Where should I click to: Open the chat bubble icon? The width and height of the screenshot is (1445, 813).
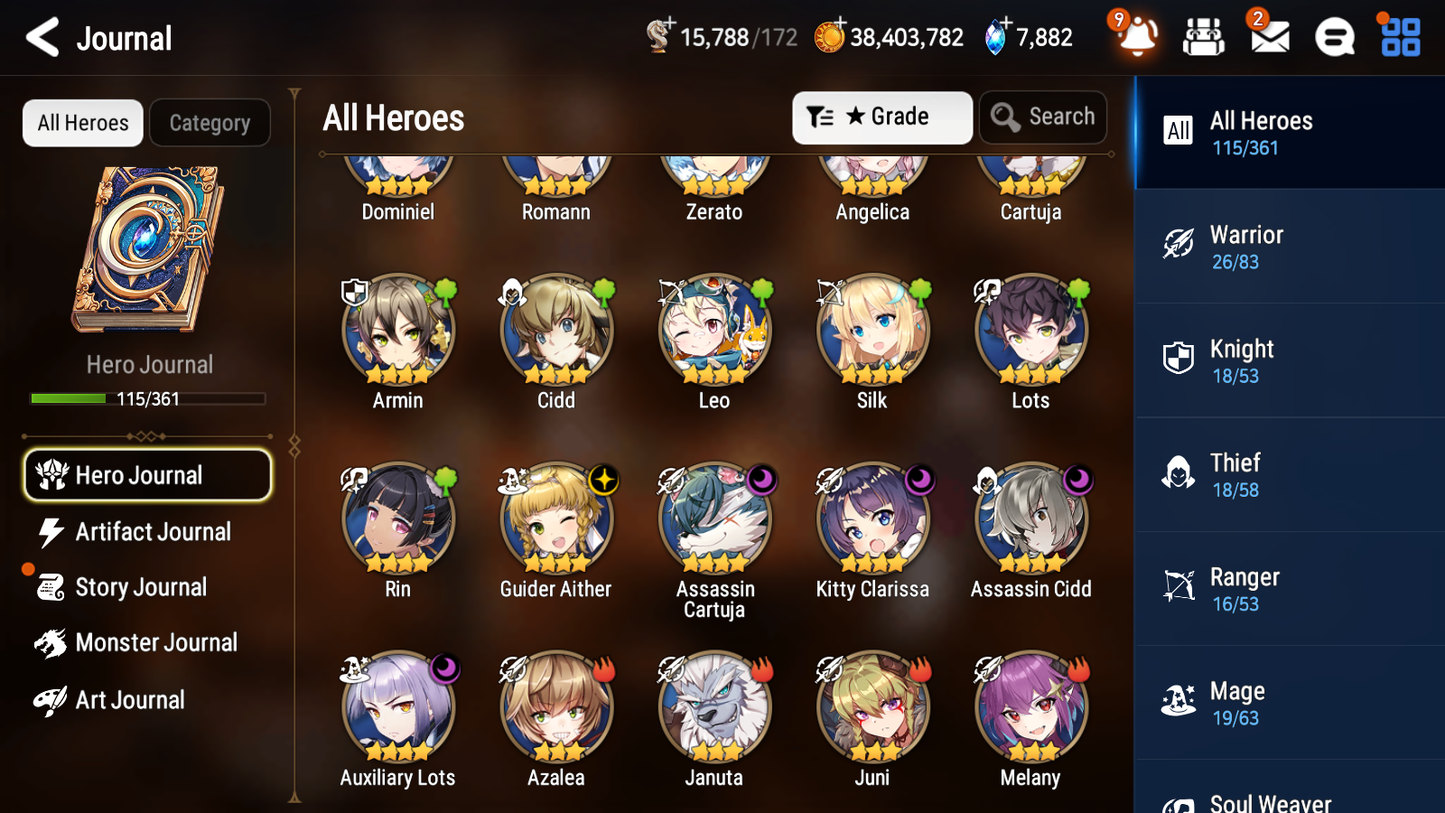pos(1334,37)
